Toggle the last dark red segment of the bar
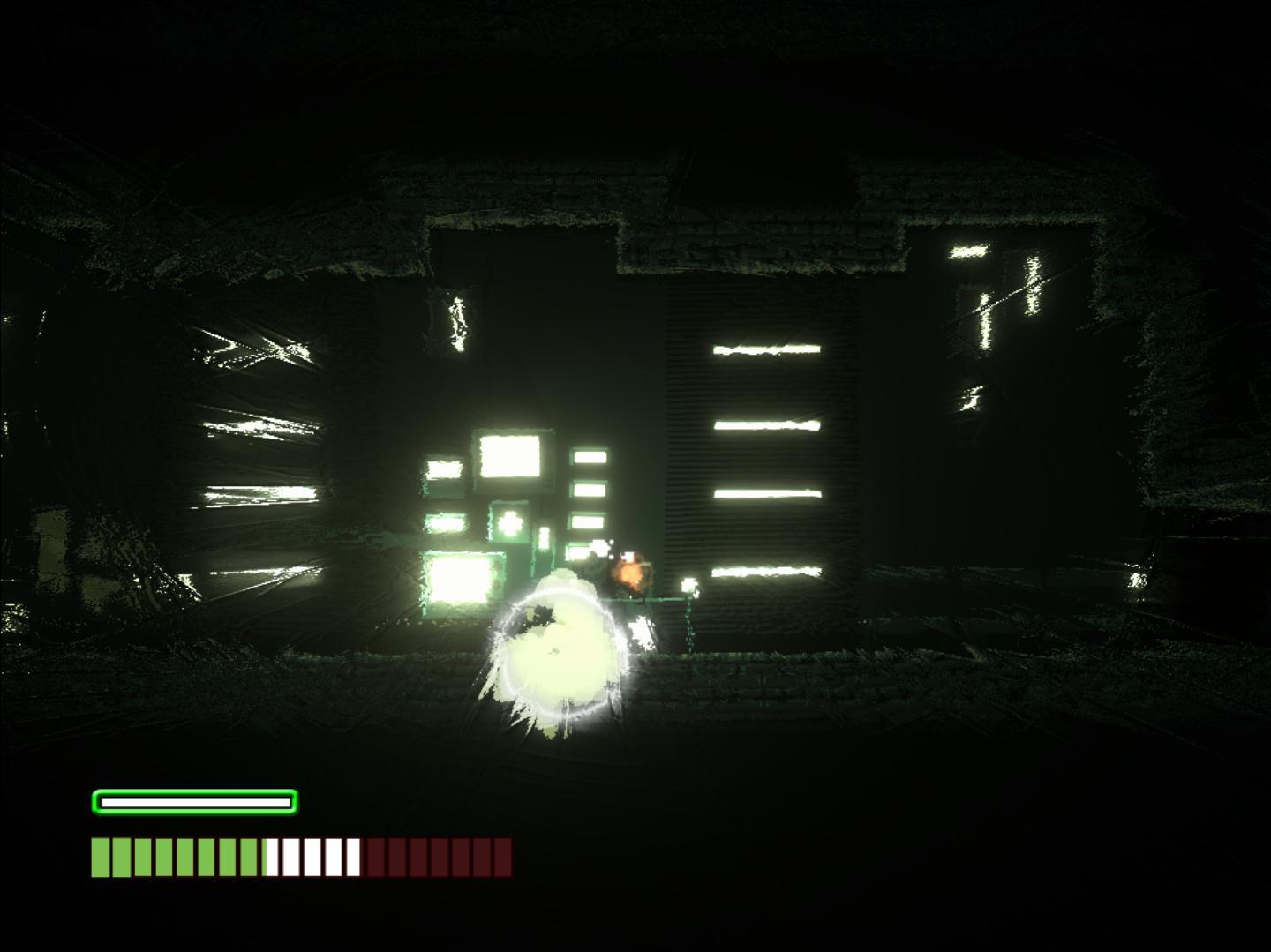 tap(501, 855)
